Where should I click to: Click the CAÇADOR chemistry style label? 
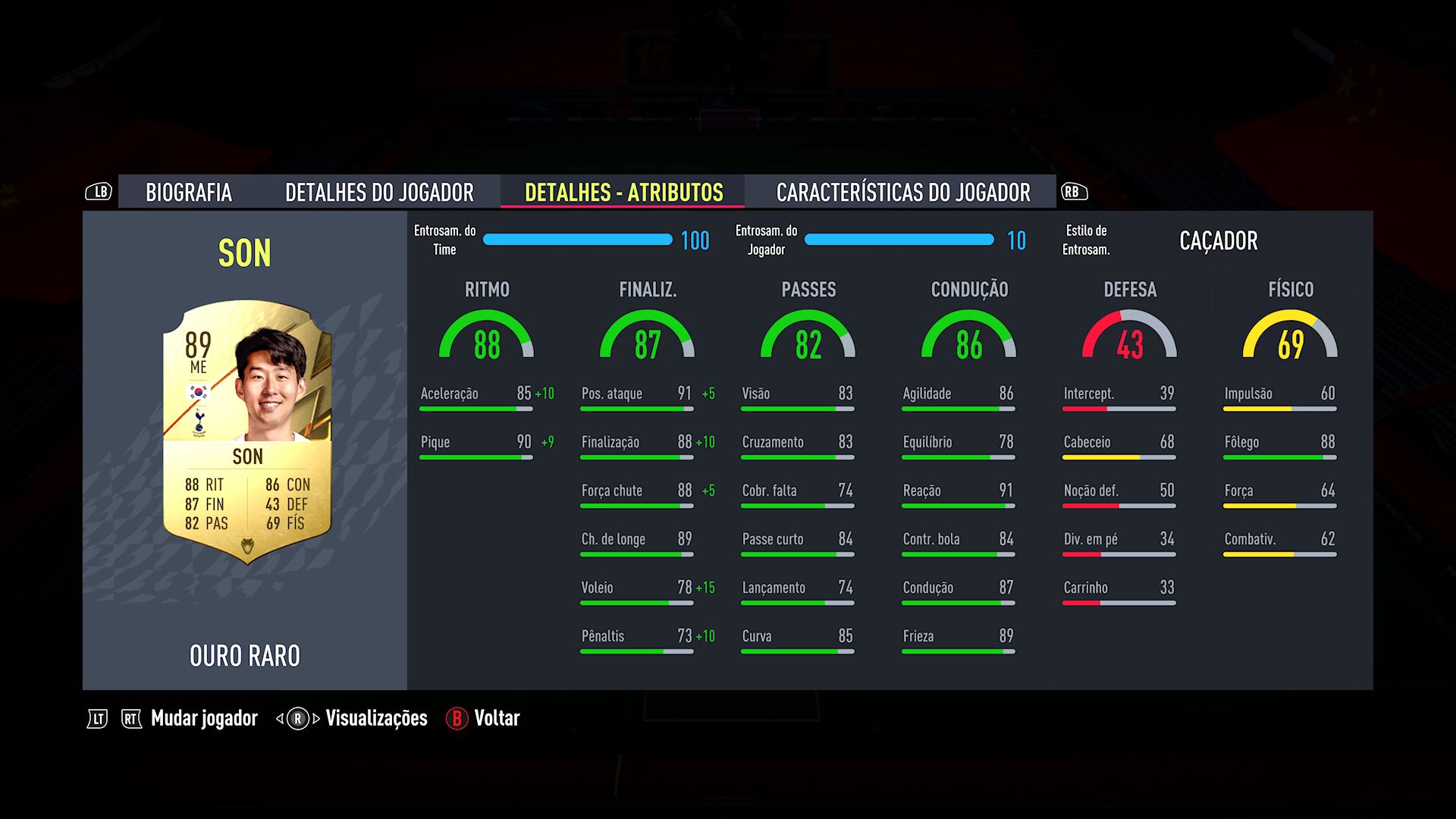[x=1219, y=240]
